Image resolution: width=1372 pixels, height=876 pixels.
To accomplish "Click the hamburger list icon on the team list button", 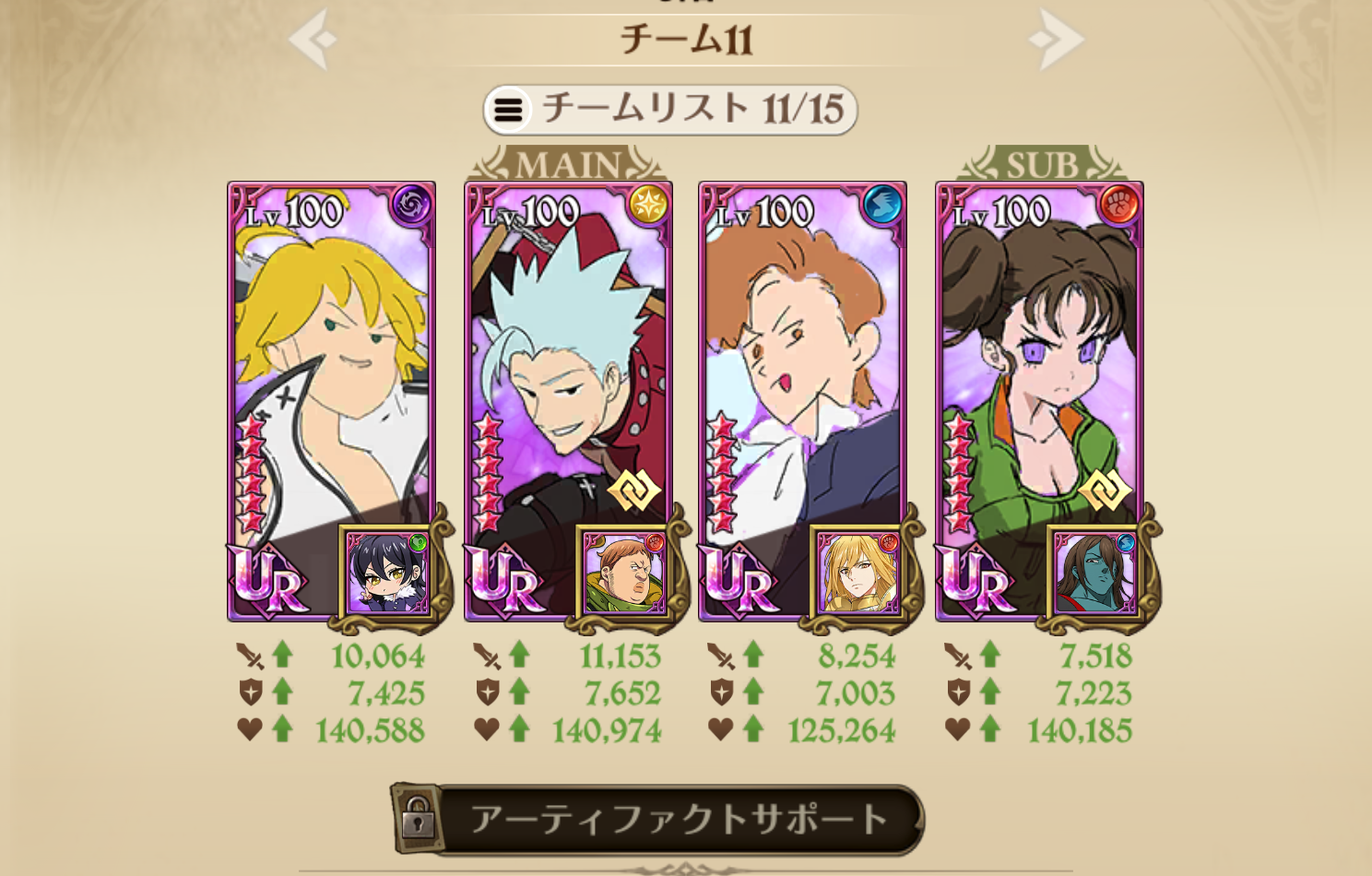I will click(x=506, y=109).
